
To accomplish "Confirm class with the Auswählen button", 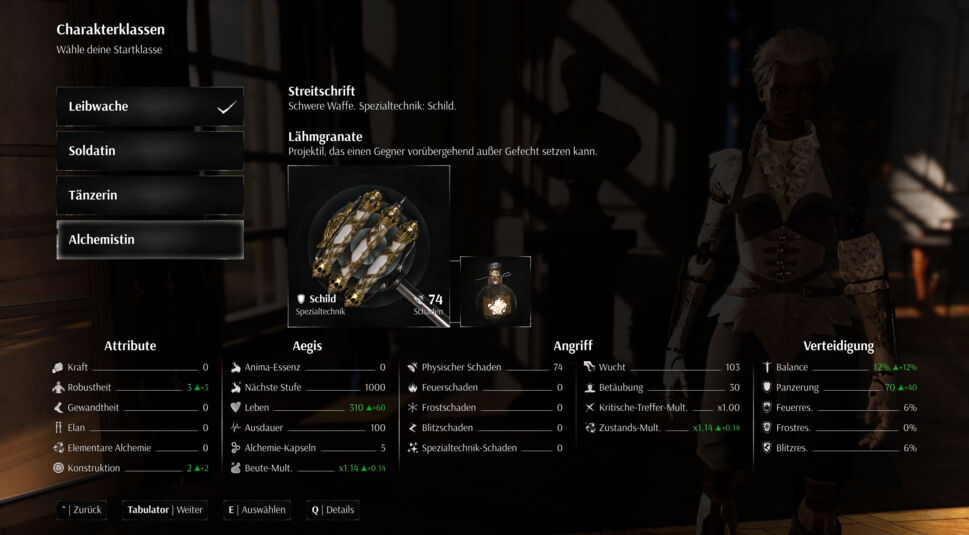I will point(257,510).
